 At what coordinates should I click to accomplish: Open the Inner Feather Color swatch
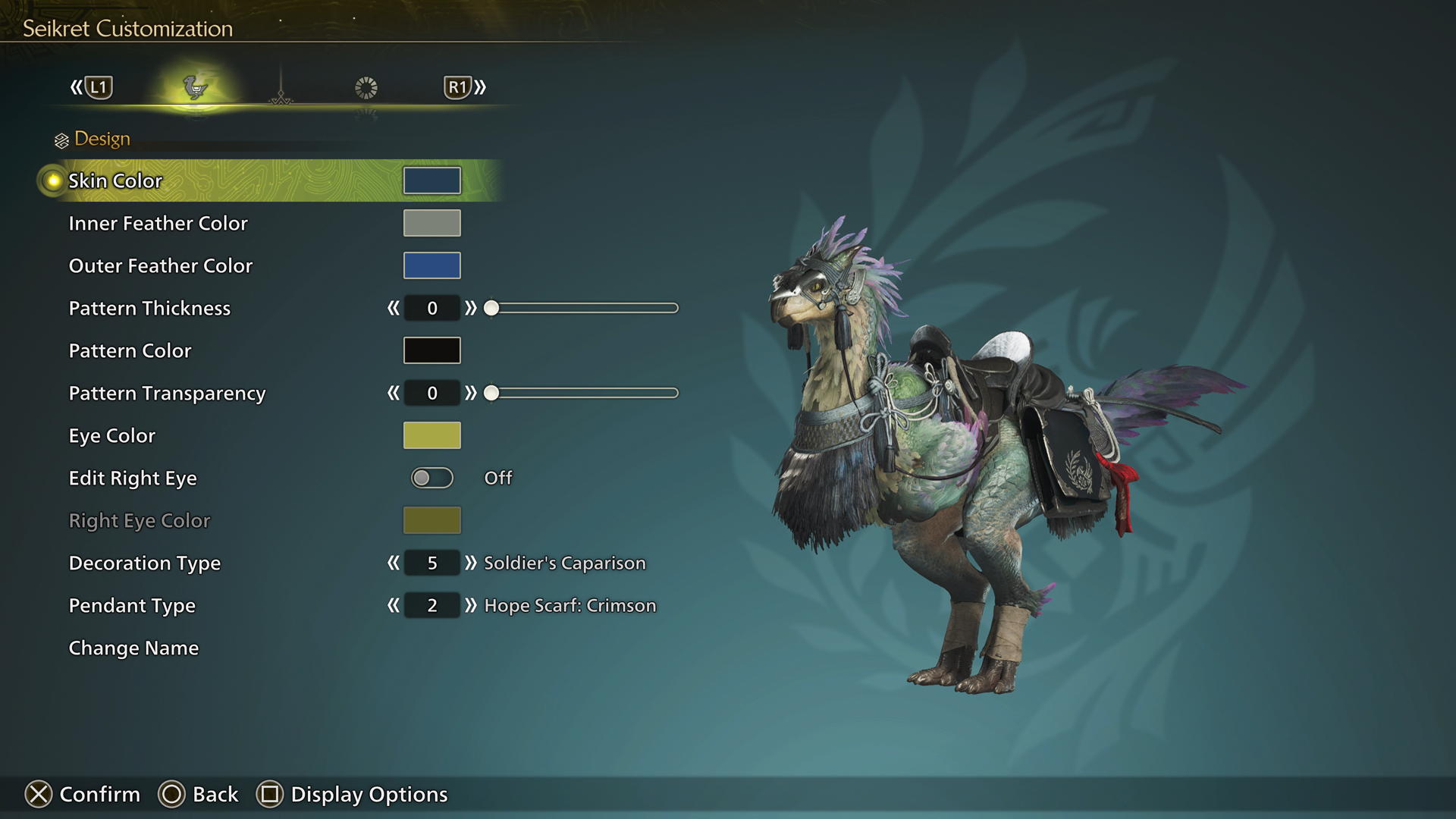(x=431, y=223)
